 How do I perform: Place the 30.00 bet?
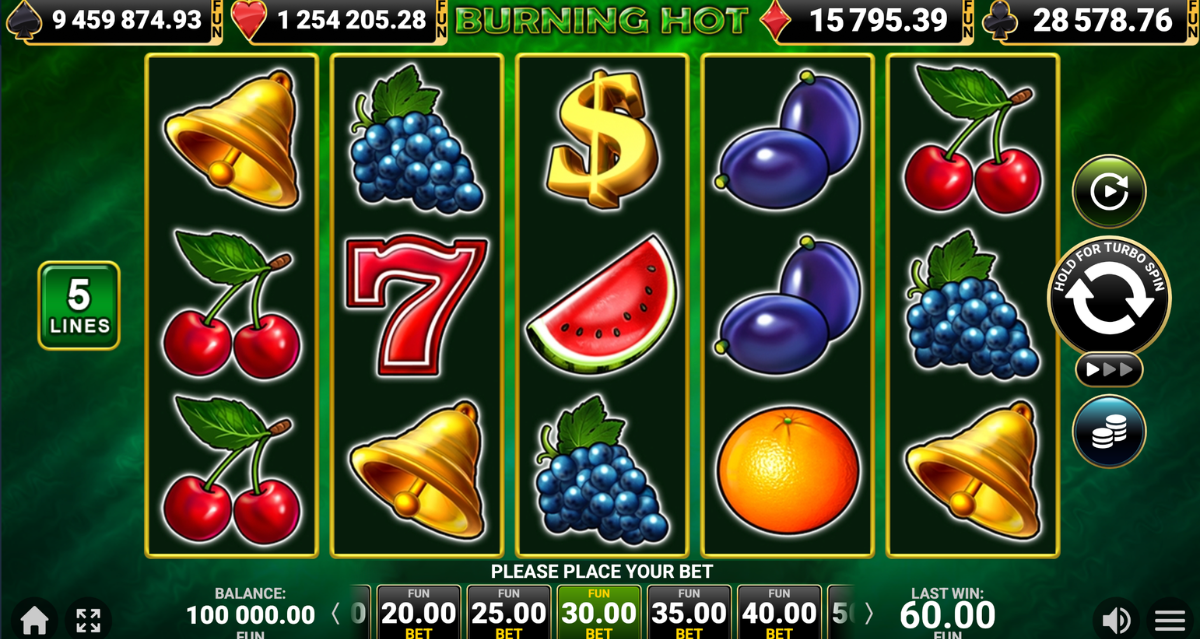598,612
